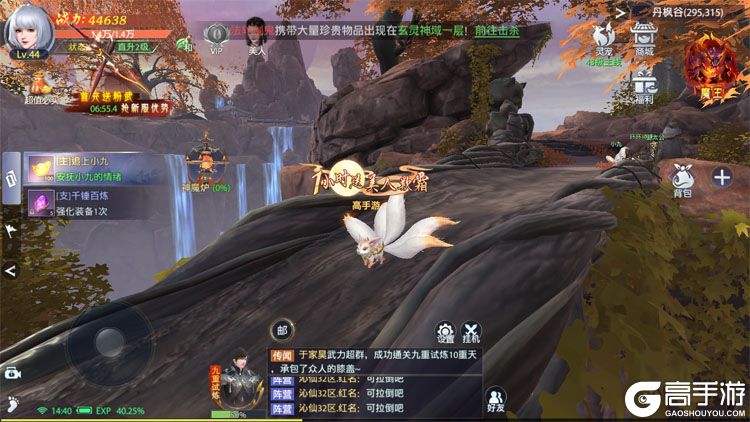
Task: Open the 商城 shop
Action: coord(645,38)
